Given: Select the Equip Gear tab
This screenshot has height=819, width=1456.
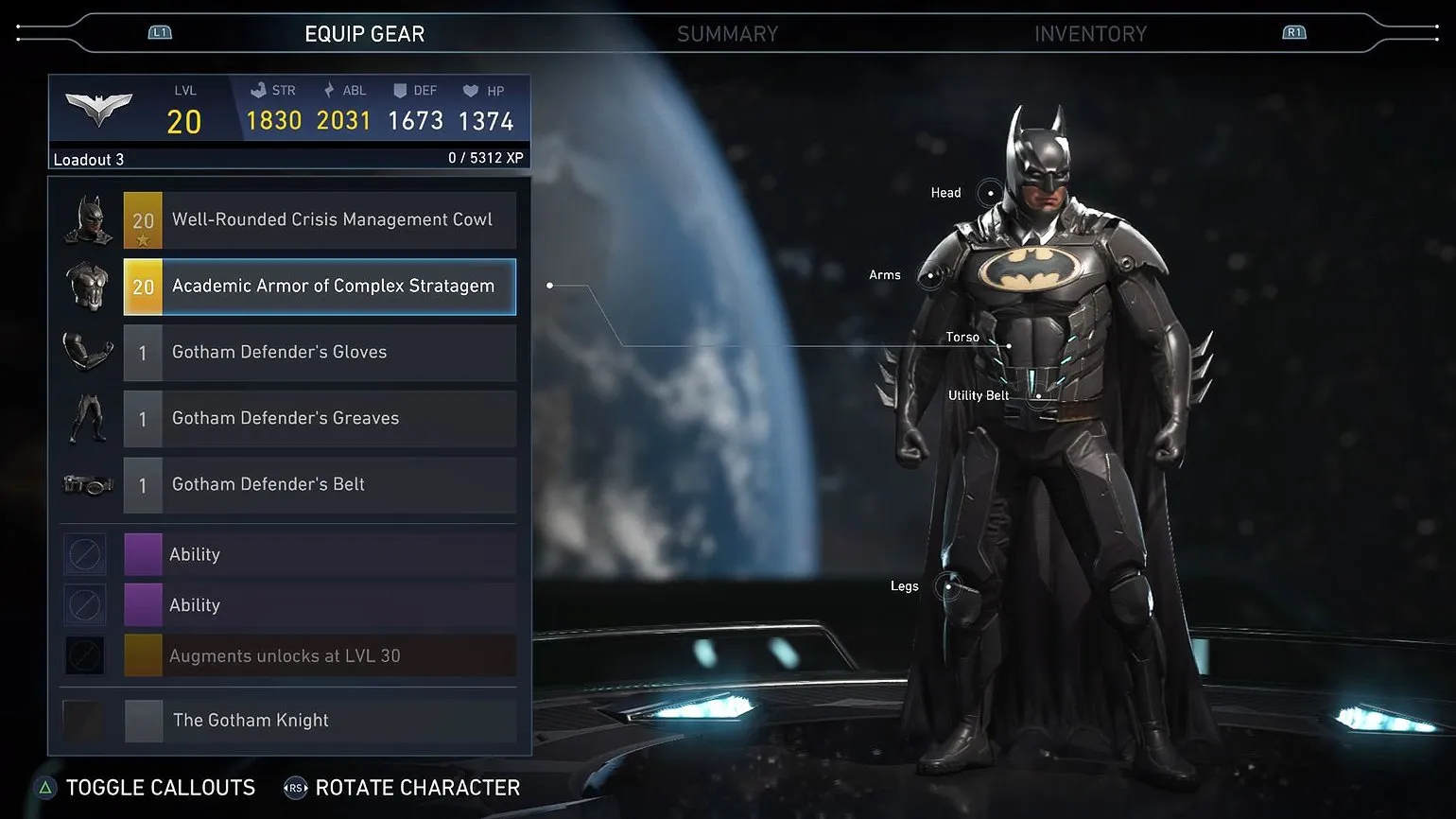Looking at the screenshot, I should pos(364,34).
